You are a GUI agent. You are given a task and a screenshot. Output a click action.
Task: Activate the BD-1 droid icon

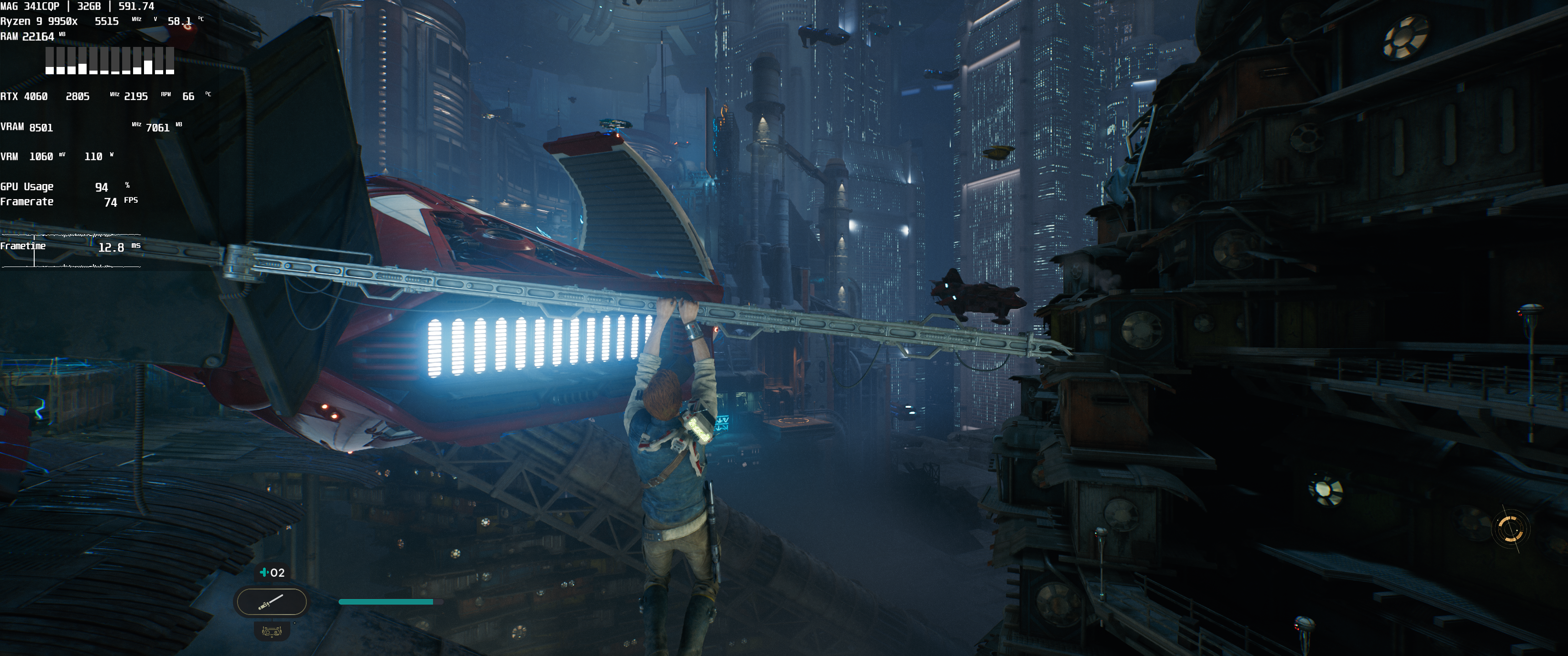point(272,631)
